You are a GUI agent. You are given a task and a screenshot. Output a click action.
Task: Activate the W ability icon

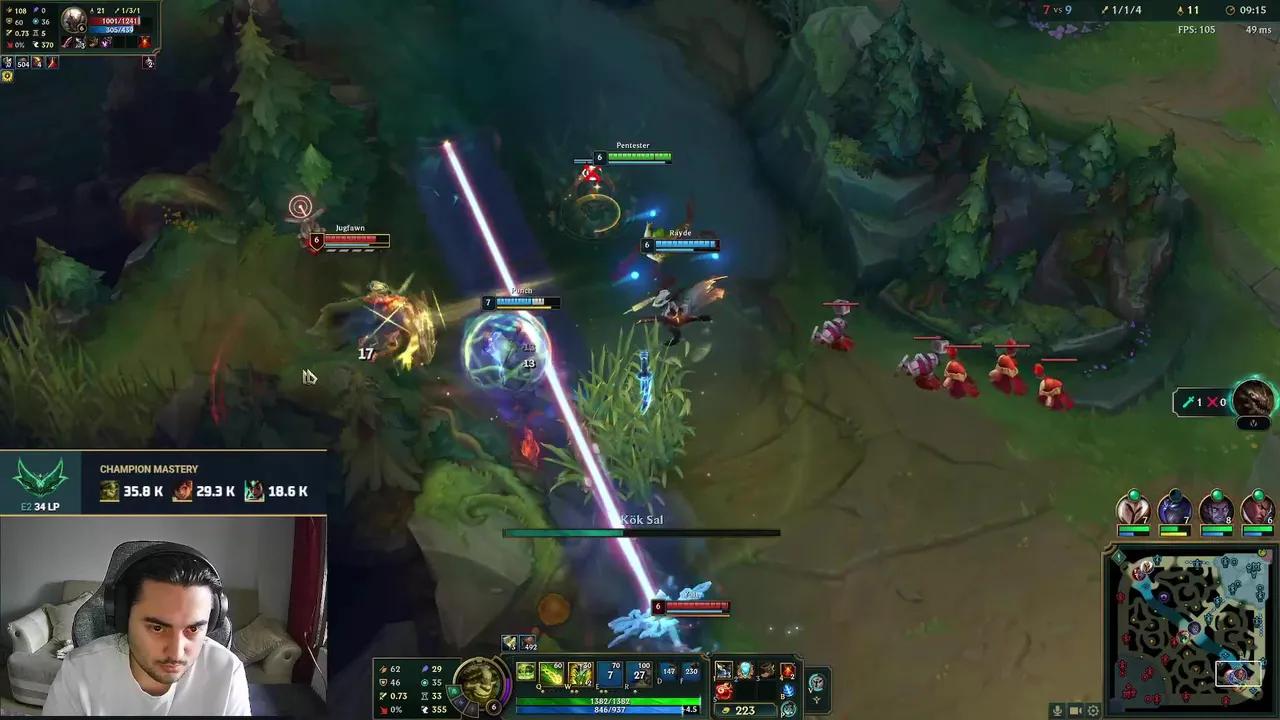579,673
